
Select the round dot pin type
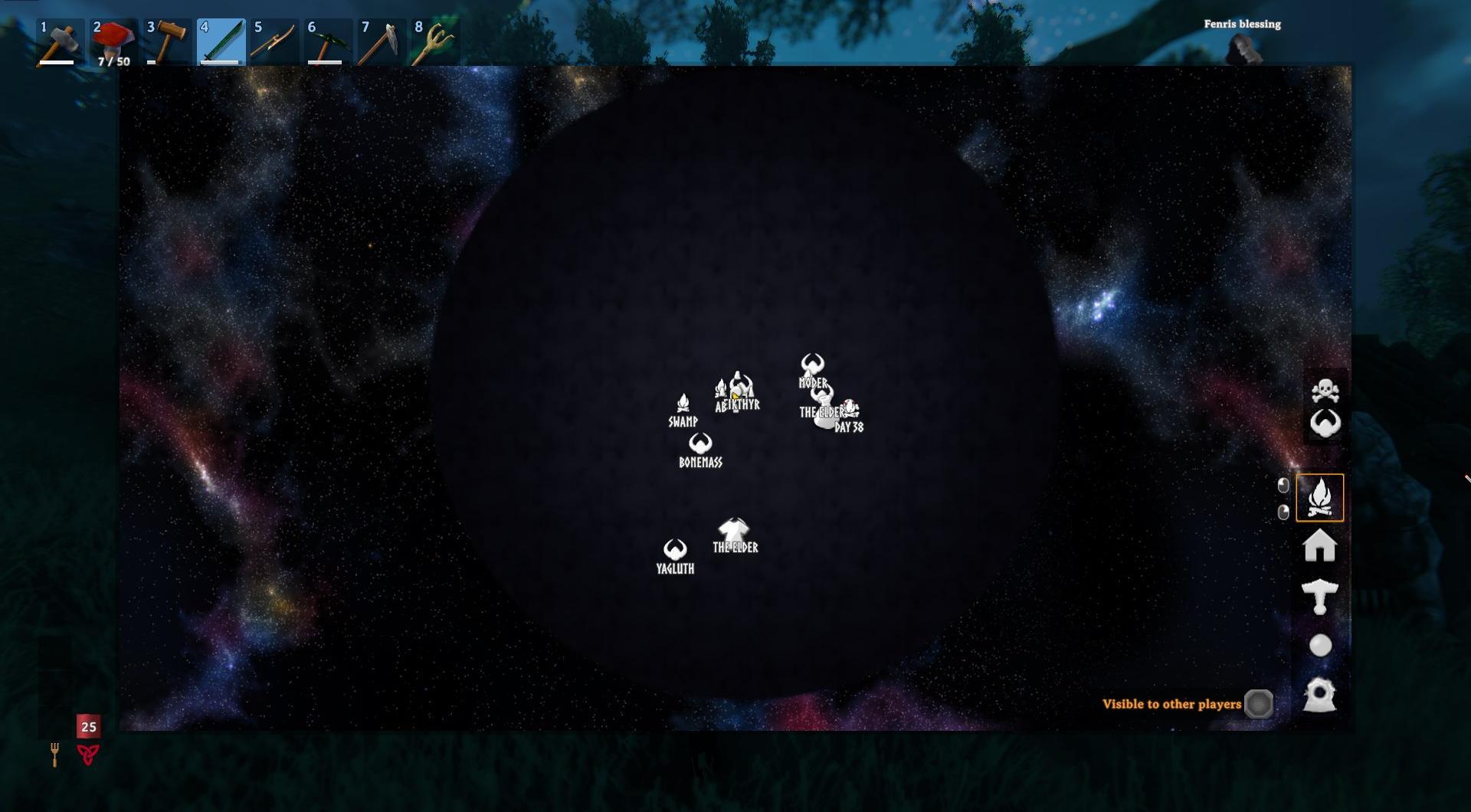coord(1320,646)
